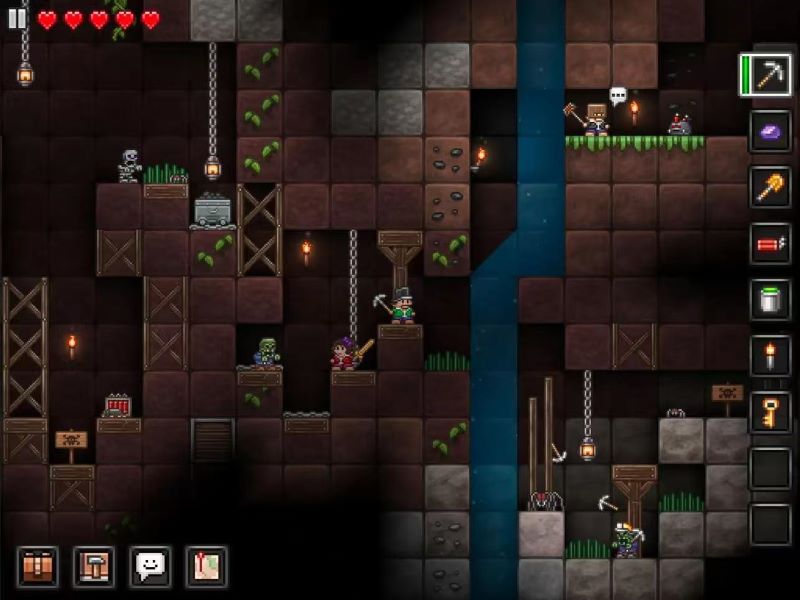Screen dimensions: 800x600
Task: Equip the golden shovel slot
Action: [770, 188]
